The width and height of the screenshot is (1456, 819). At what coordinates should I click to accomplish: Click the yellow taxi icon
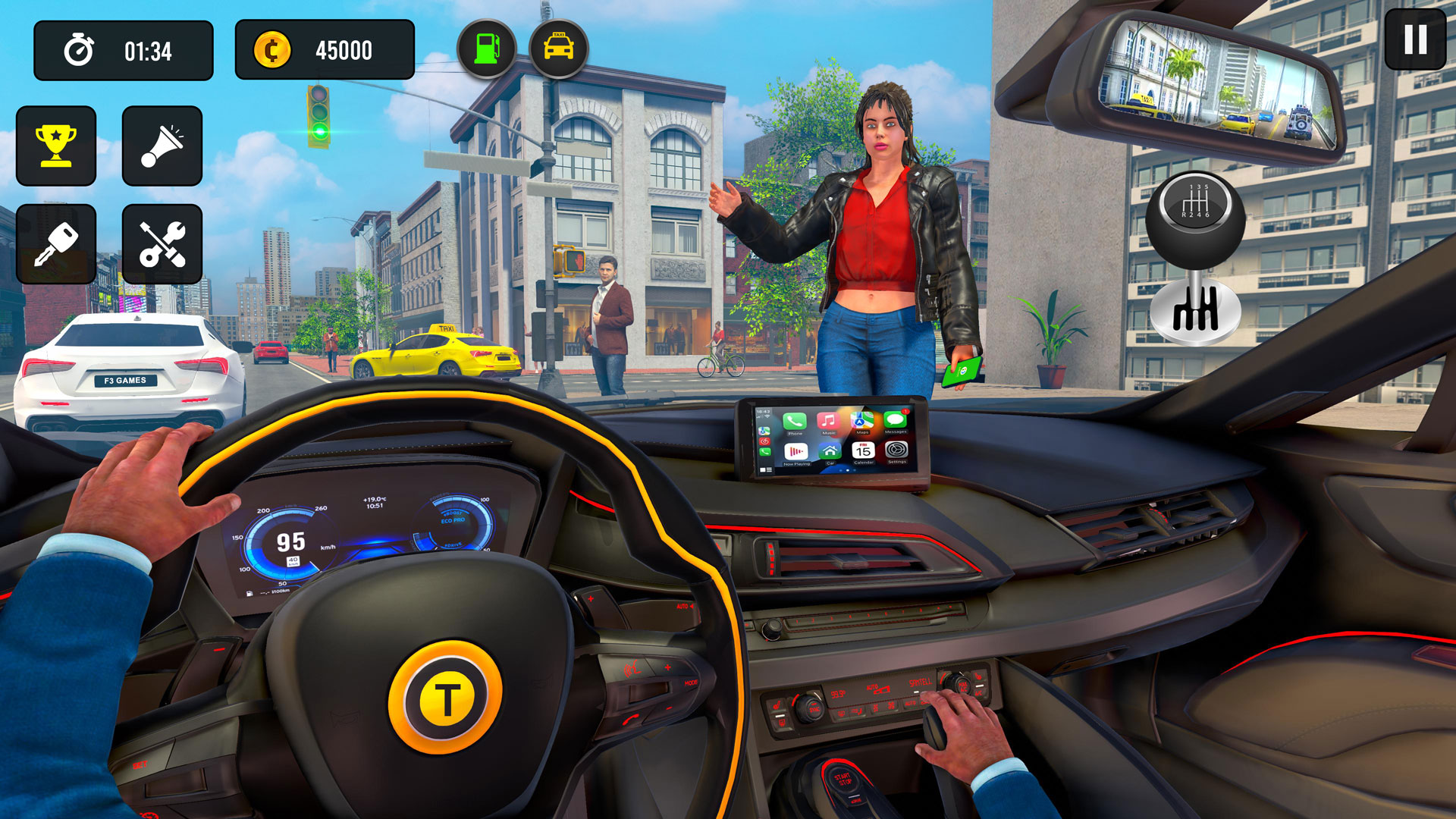pyautogui.click(x=559, y=48)
